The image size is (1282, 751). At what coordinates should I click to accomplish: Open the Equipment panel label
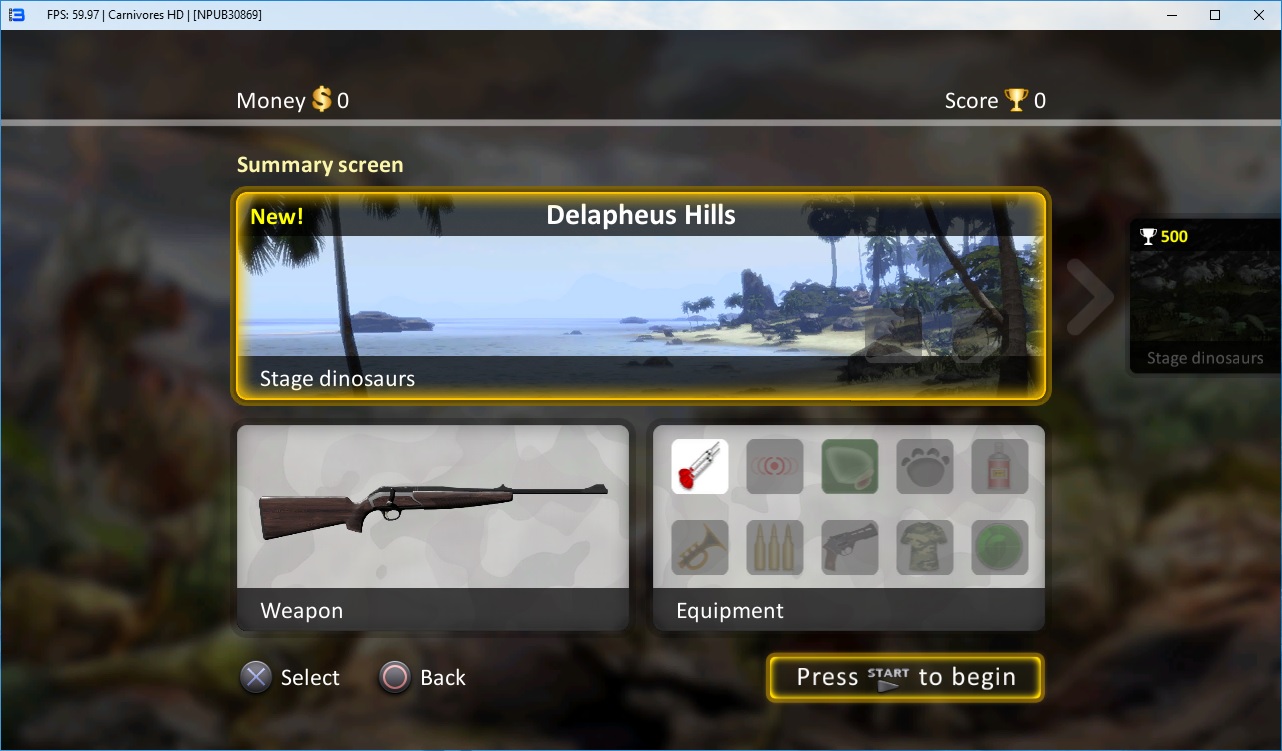(730, 611)
